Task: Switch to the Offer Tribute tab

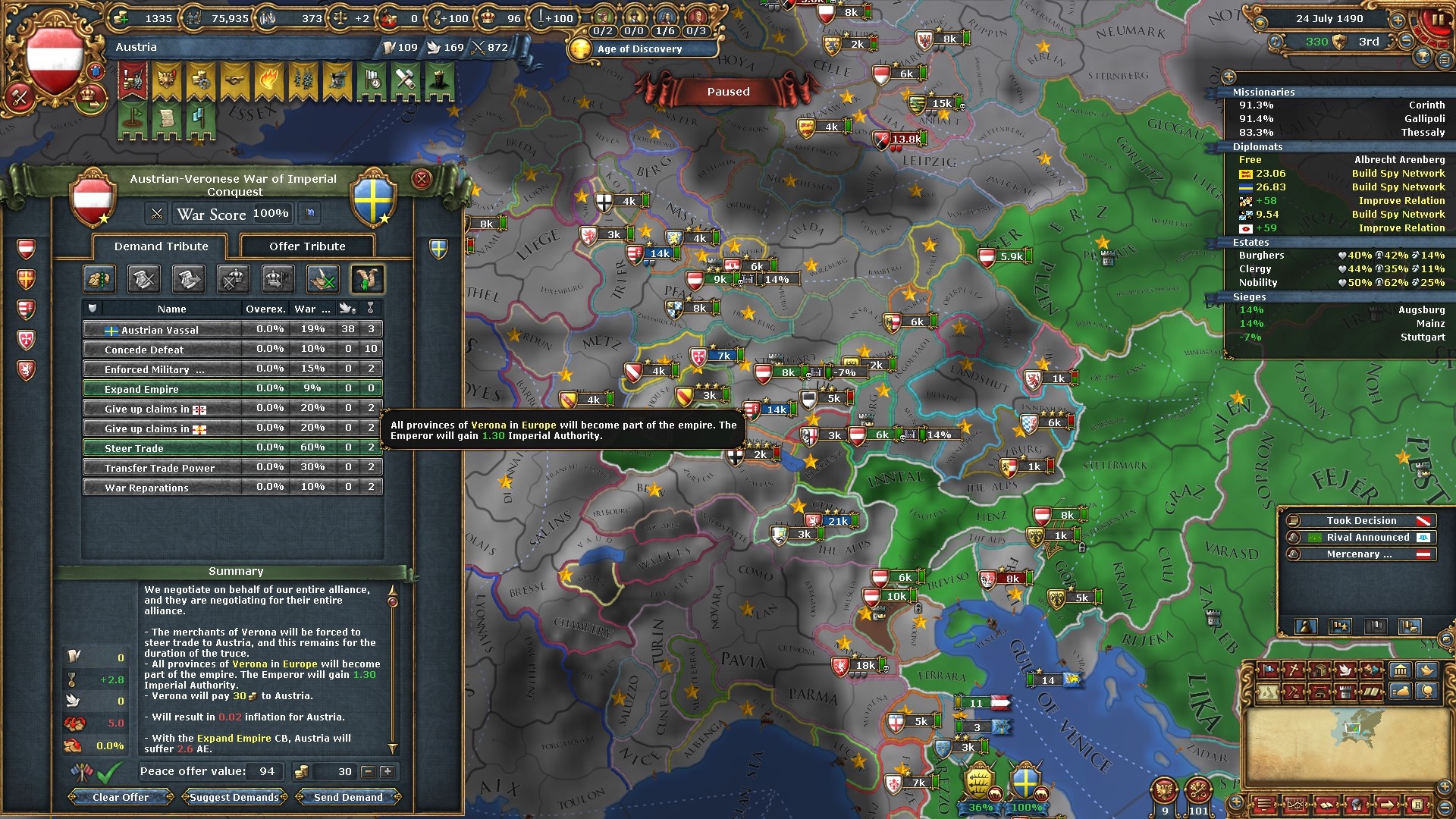Action: click(x=307, y=246)
